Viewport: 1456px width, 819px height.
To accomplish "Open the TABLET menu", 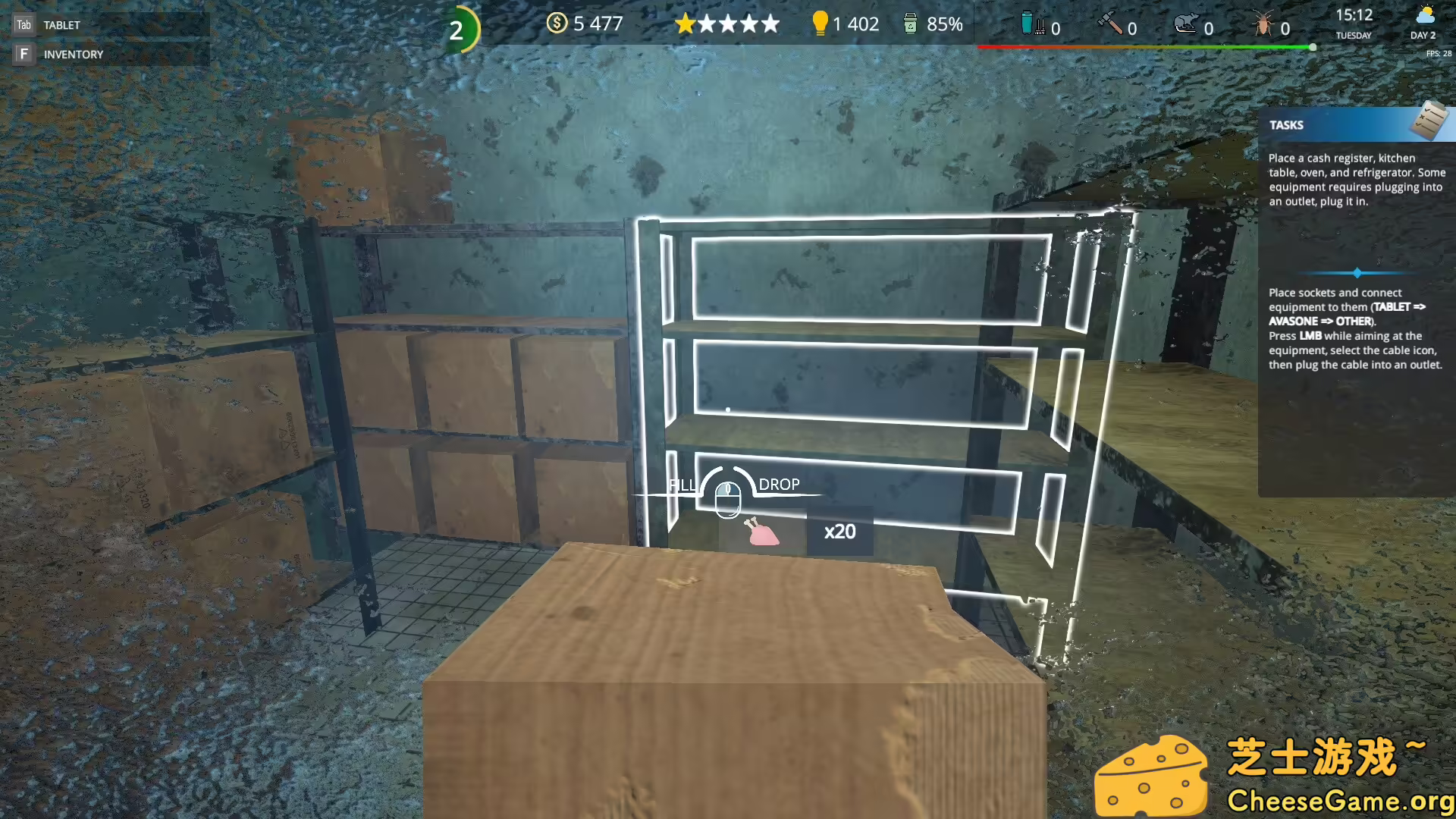I will (x=61, y=24).
